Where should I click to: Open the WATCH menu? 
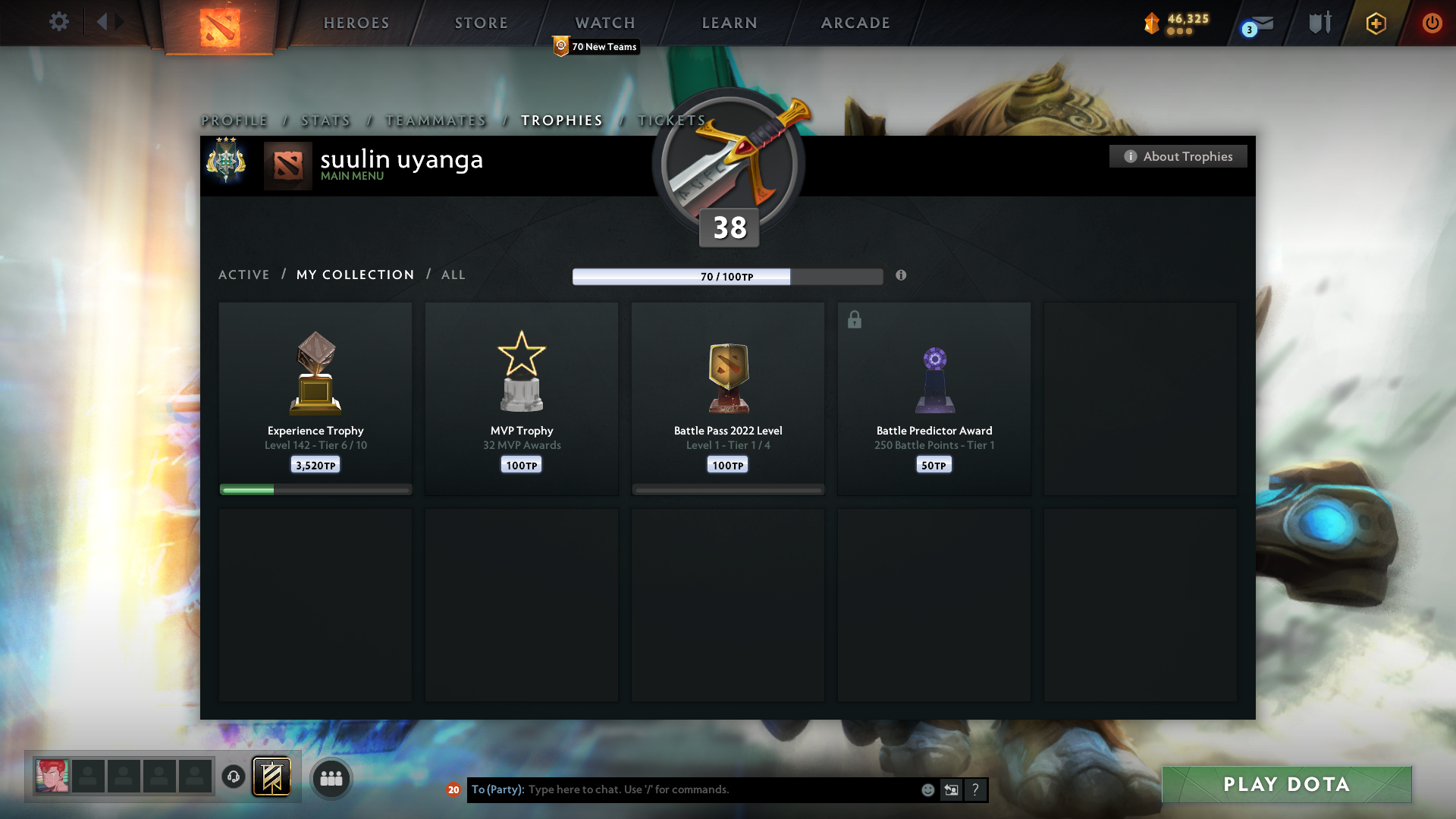(604, 23)
